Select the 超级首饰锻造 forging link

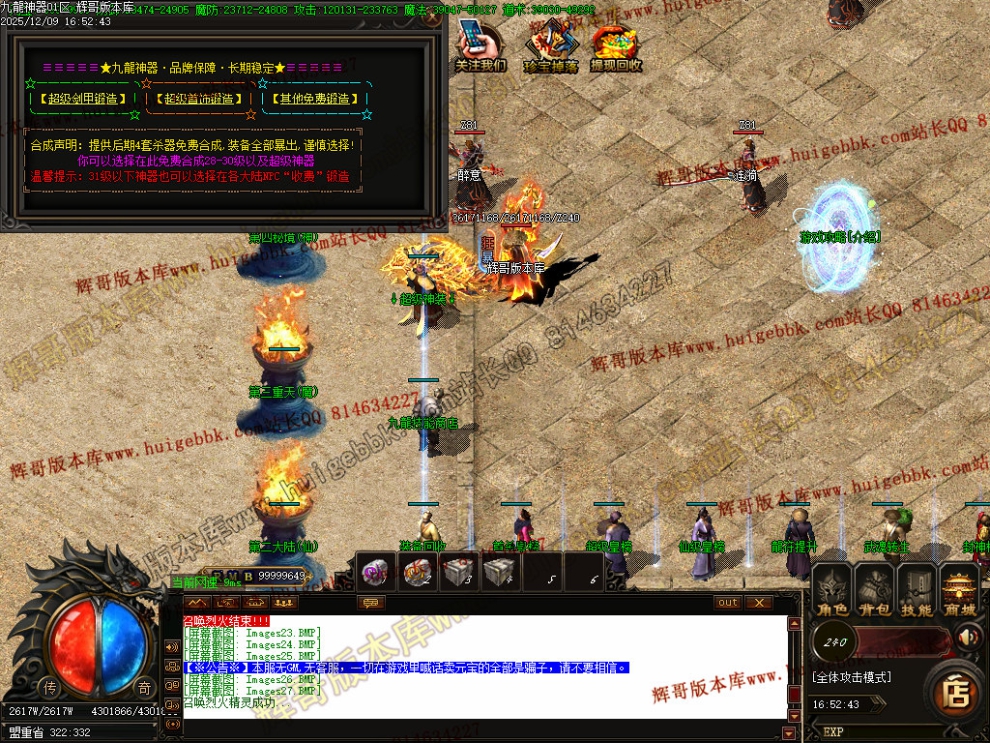200,99
